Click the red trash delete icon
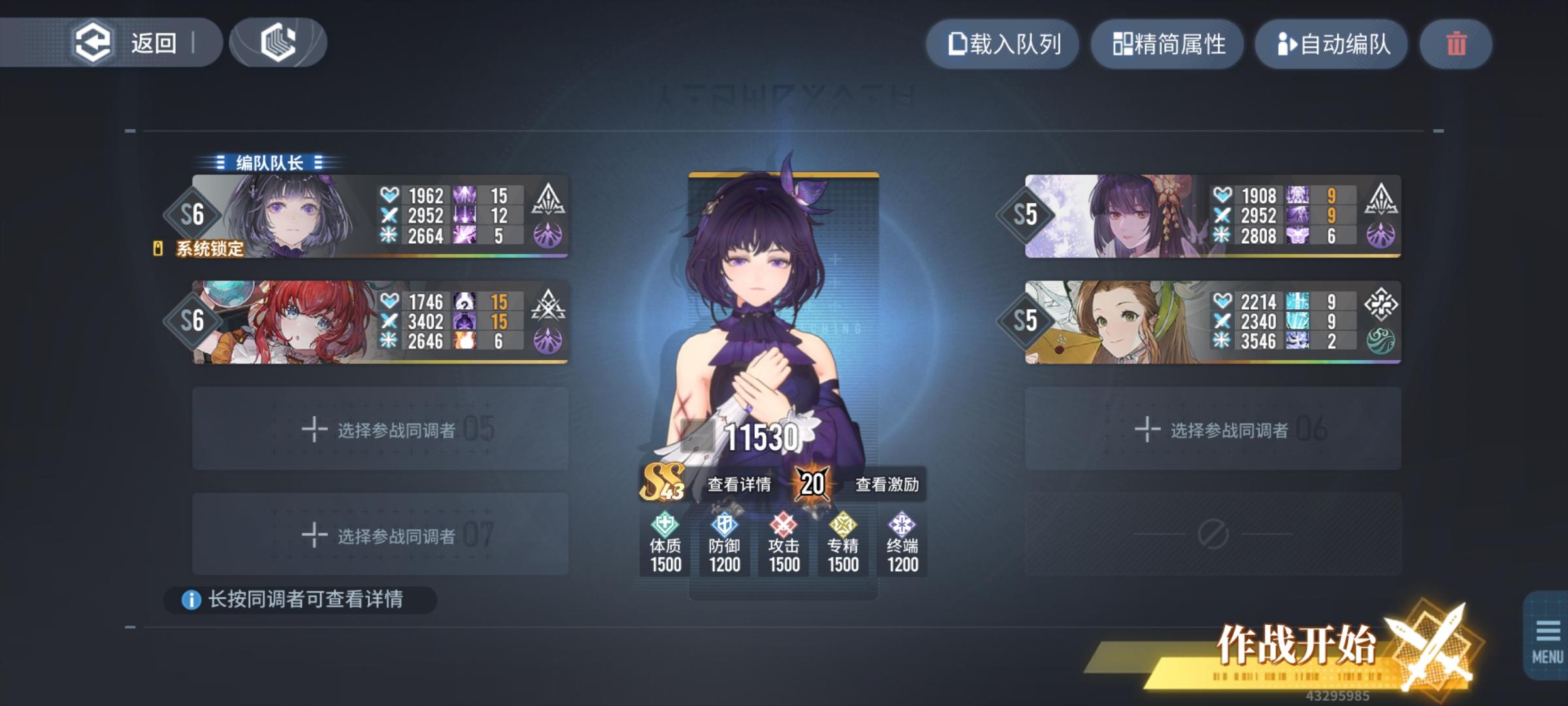1568x706 pixels. point(1456,44)
